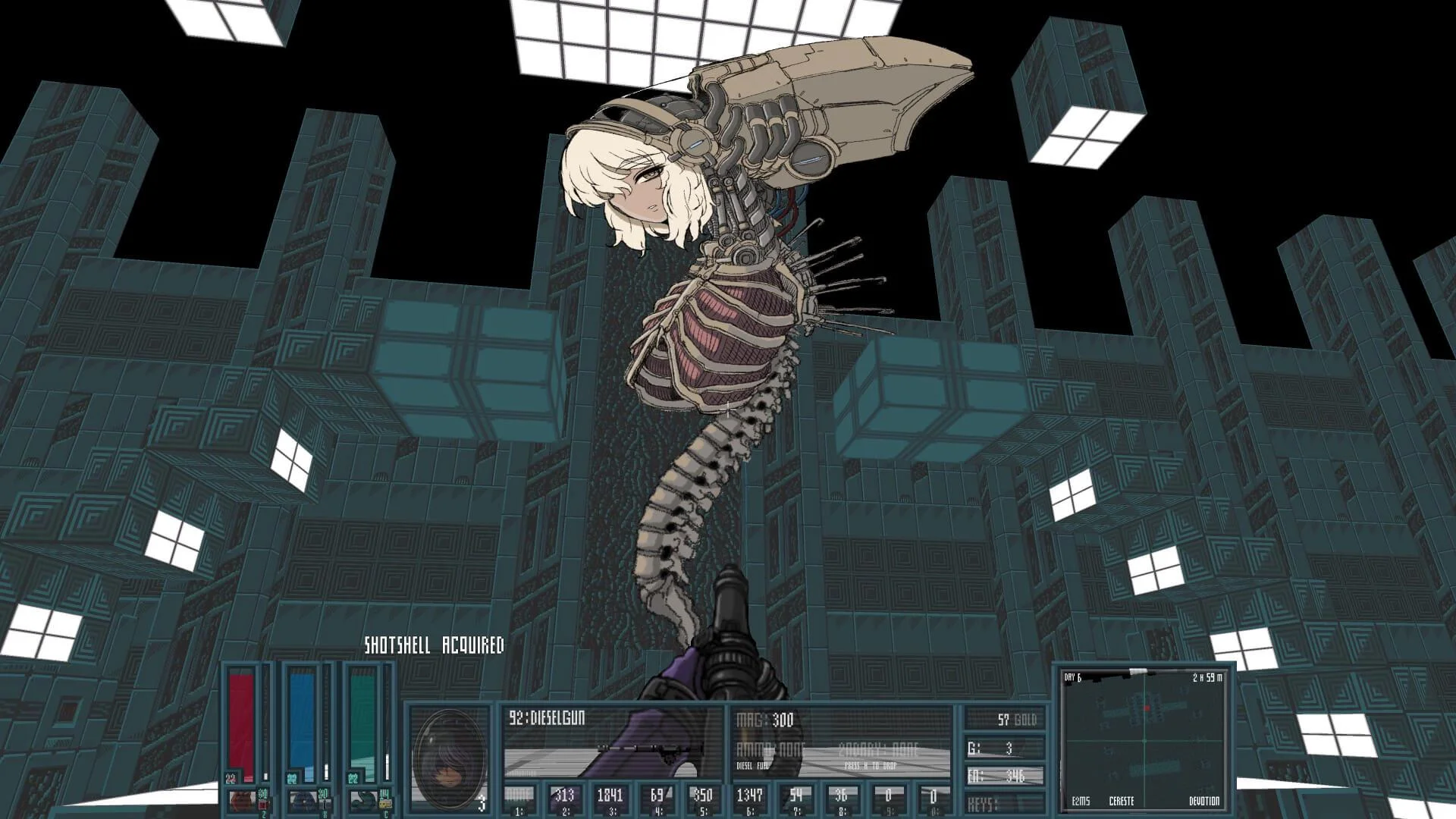Select the DEVOTION label on minimap
Screen dimensions: 1456x819
coord(1205,800)
